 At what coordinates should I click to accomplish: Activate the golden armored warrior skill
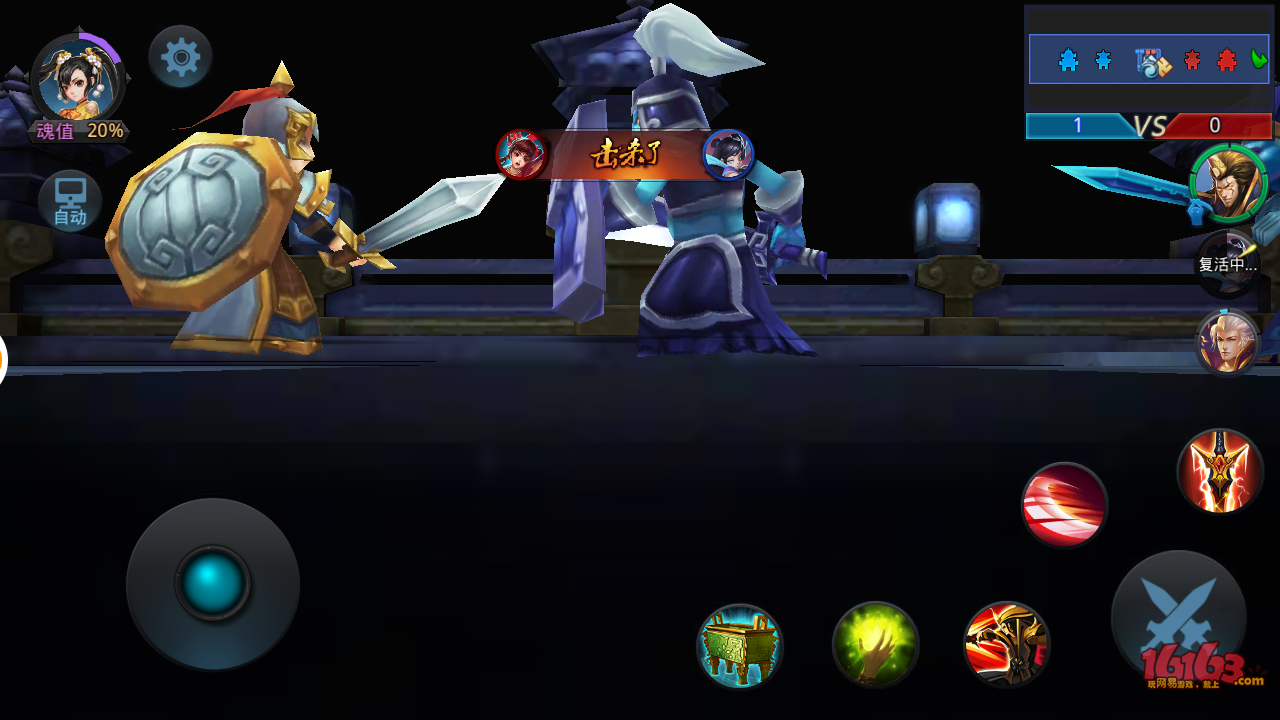click(x=1007, y=643)
